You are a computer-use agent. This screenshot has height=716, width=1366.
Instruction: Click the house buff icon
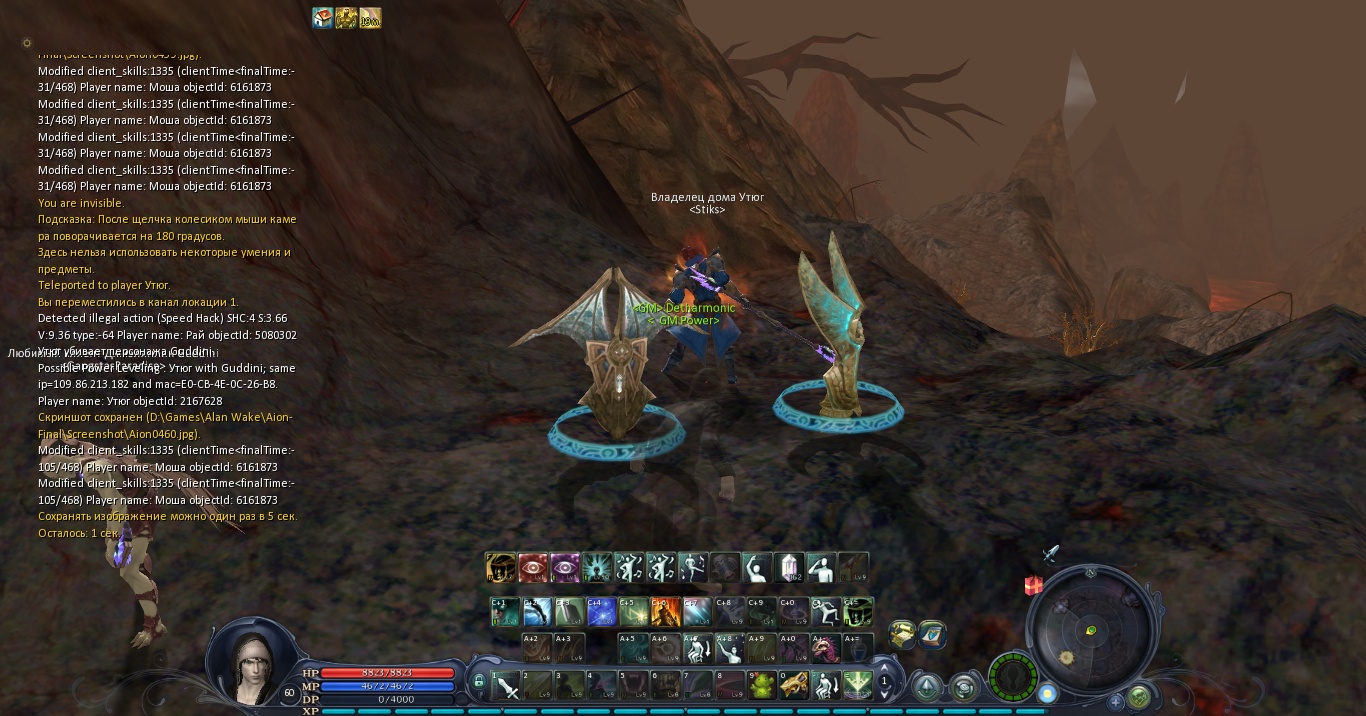(322, 18)
